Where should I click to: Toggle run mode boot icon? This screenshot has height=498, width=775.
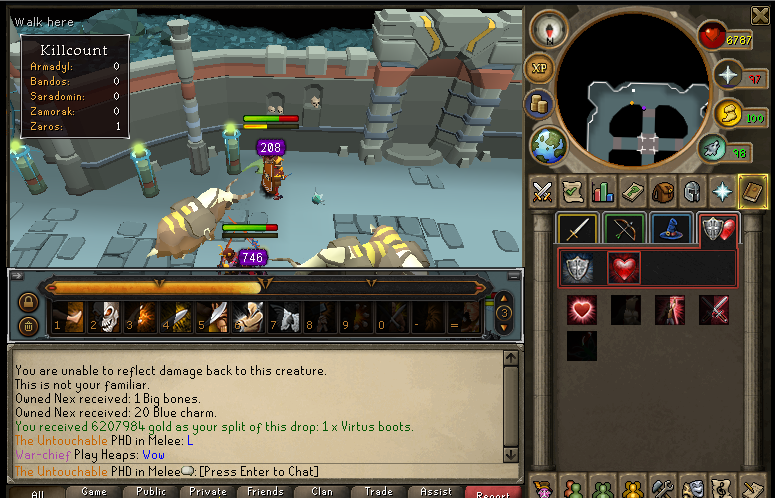[712, 150]
